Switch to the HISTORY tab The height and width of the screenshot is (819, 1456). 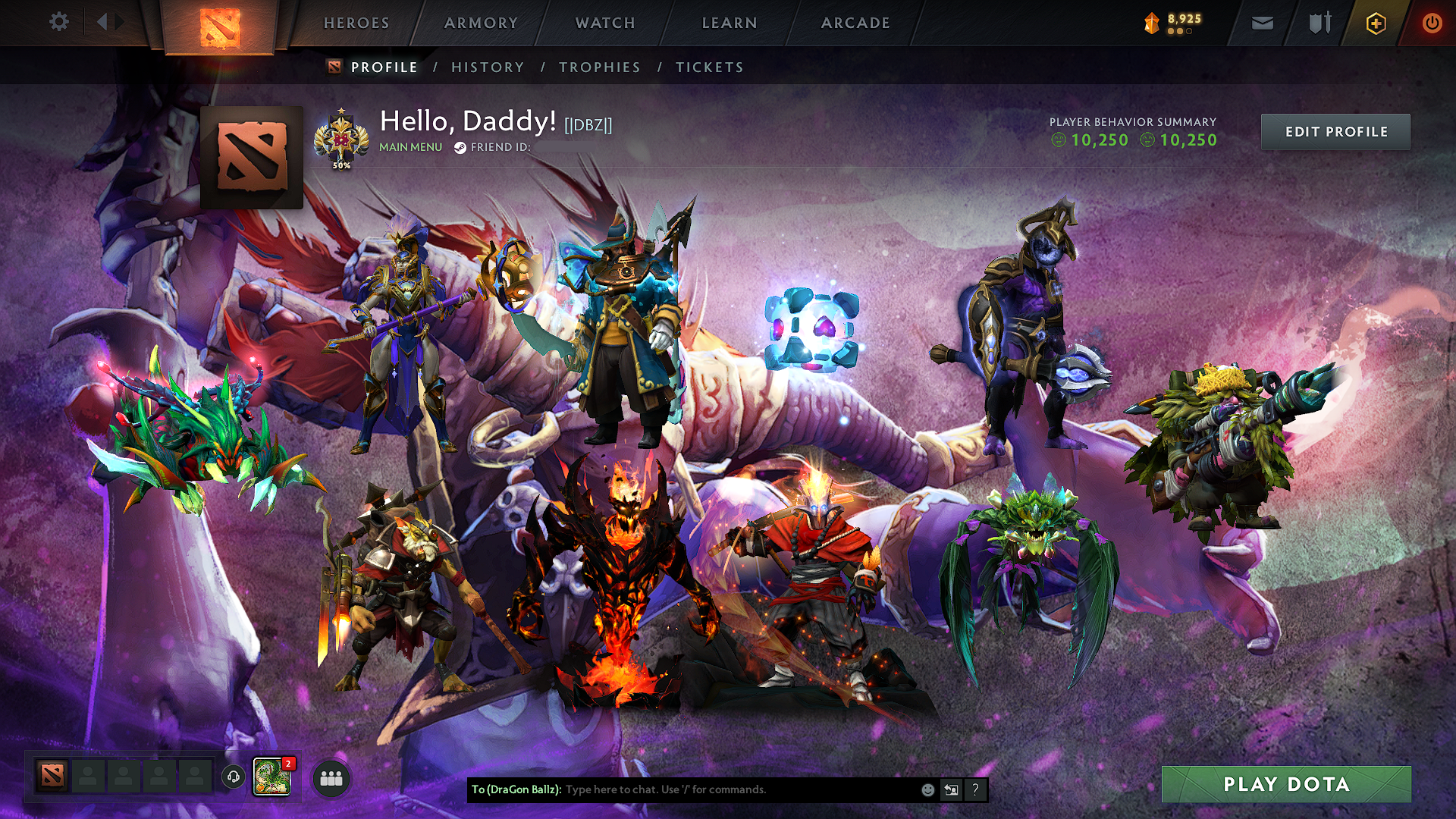pyautogui.click(x=487, y=67)
